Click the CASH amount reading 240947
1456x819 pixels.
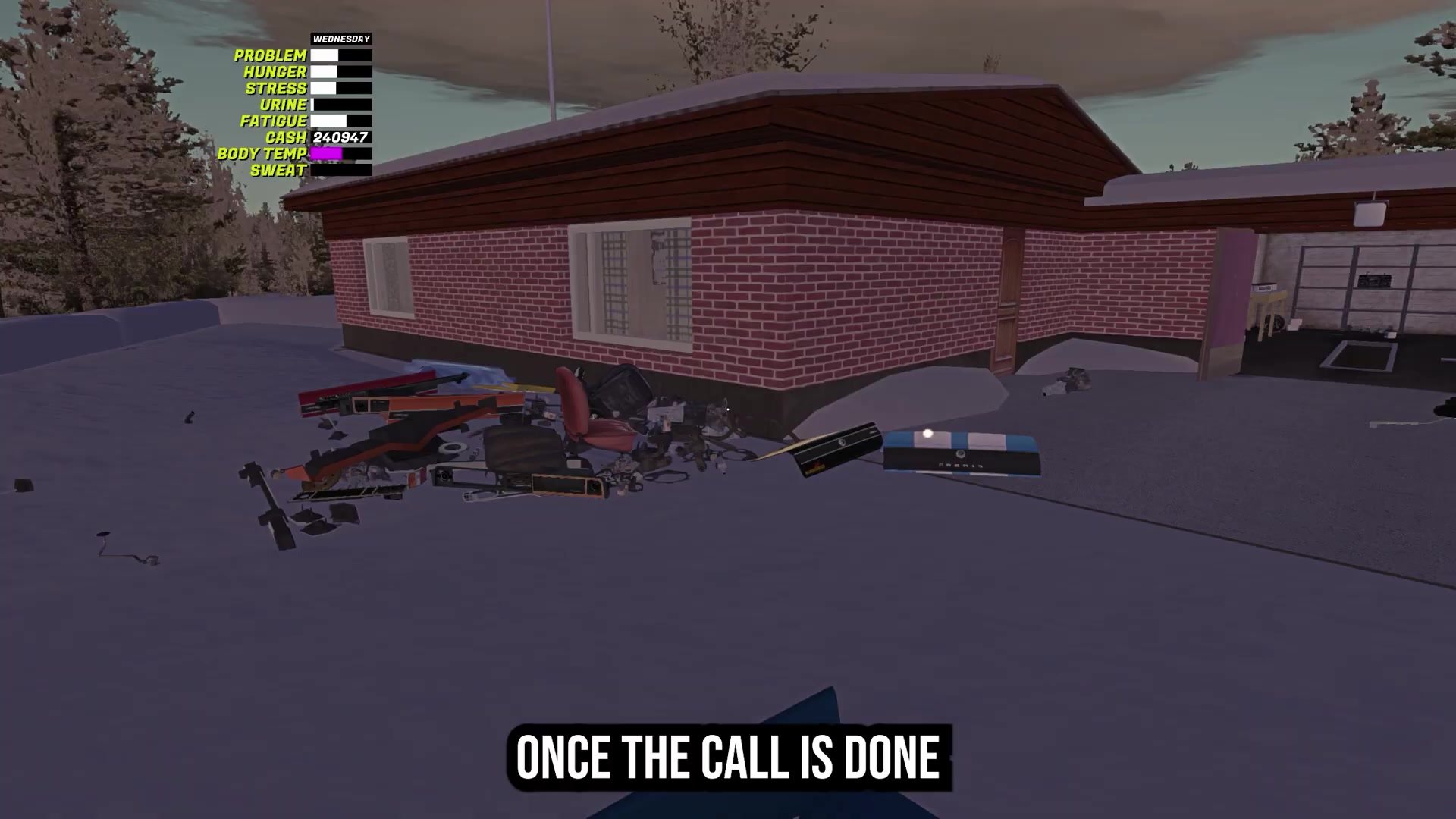340,137
